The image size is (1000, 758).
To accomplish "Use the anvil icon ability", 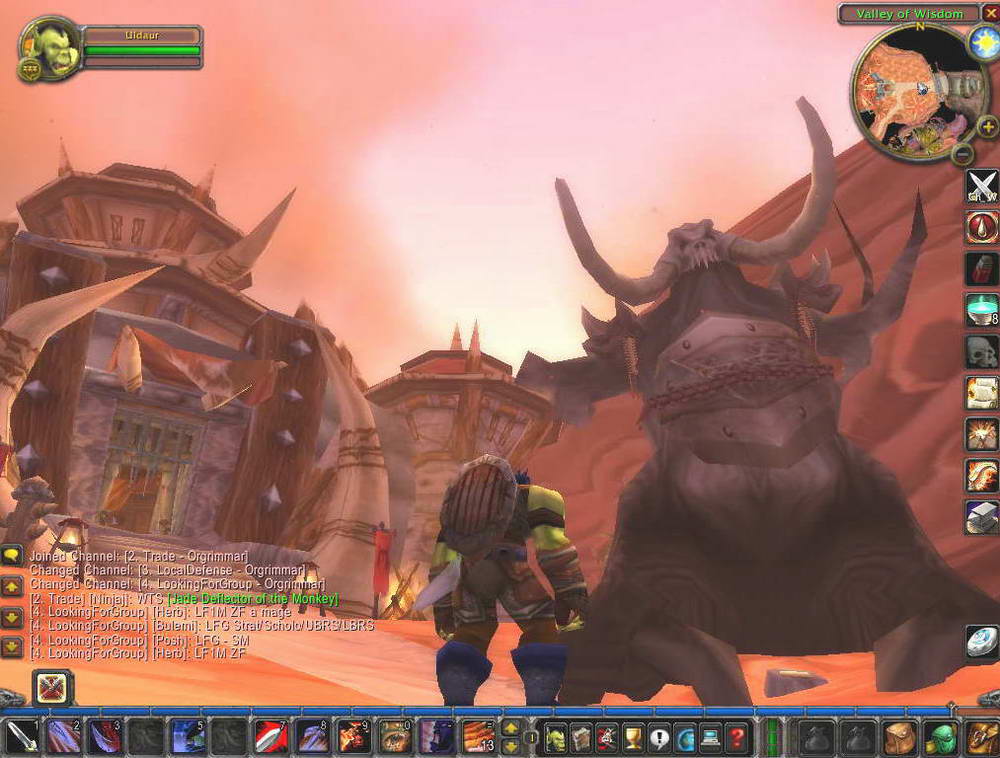I will pyautogui.click(x=982, y=516).
